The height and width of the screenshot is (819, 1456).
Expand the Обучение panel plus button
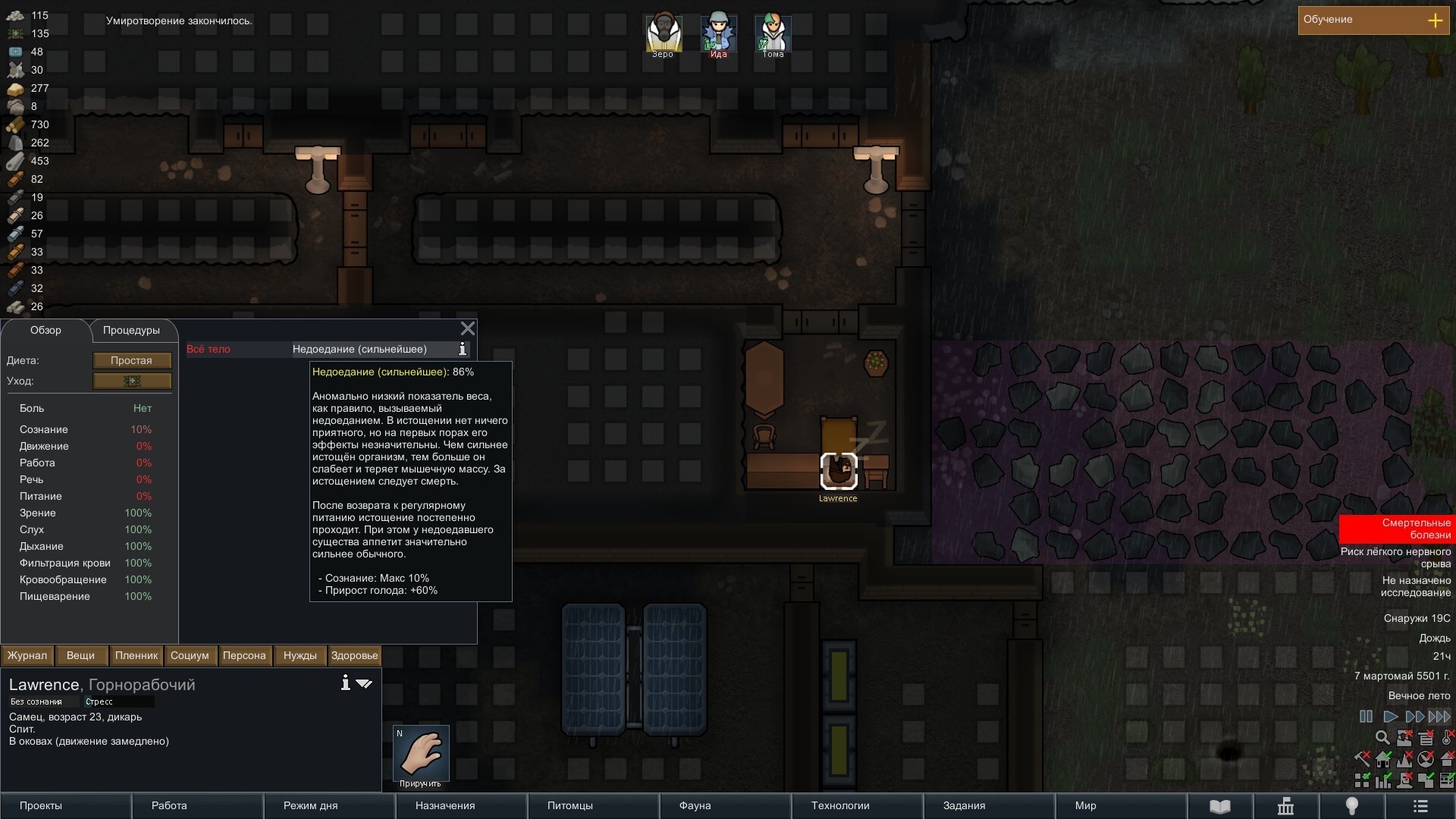coord(1435,20)
